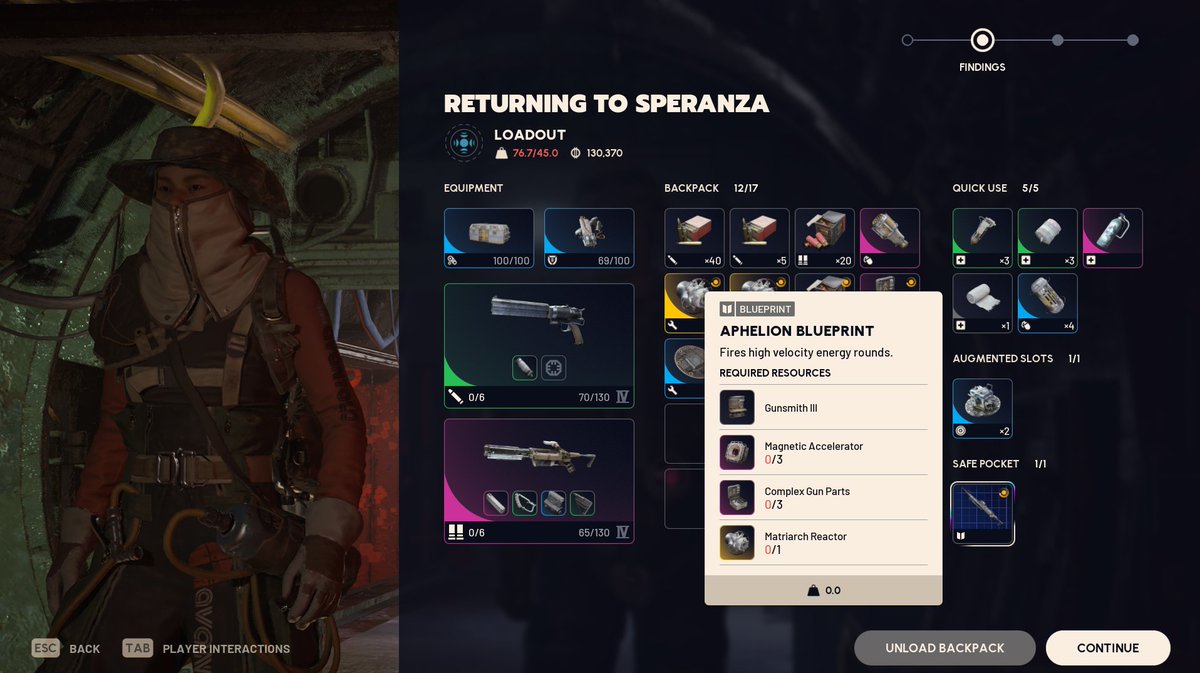
Task: Pick the ammo box stack of 40
Action: pos(694,238)
